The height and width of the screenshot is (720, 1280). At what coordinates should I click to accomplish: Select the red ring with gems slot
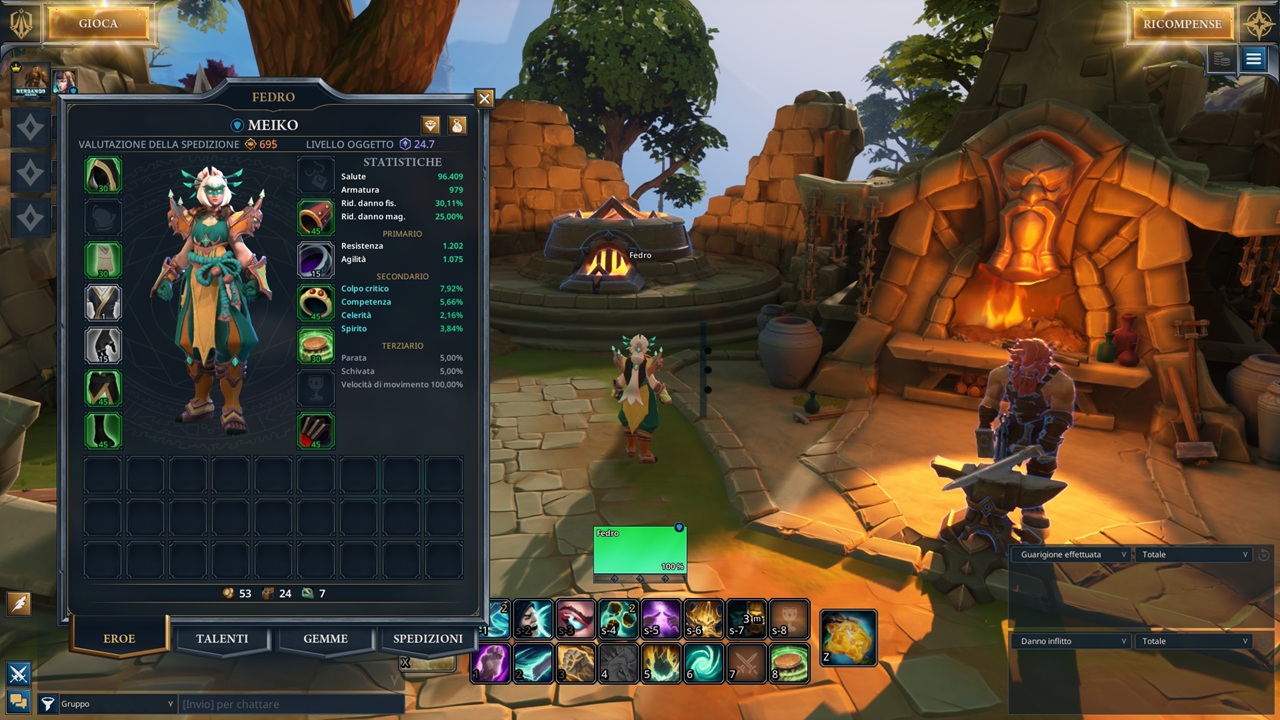(x=316, y=303)
